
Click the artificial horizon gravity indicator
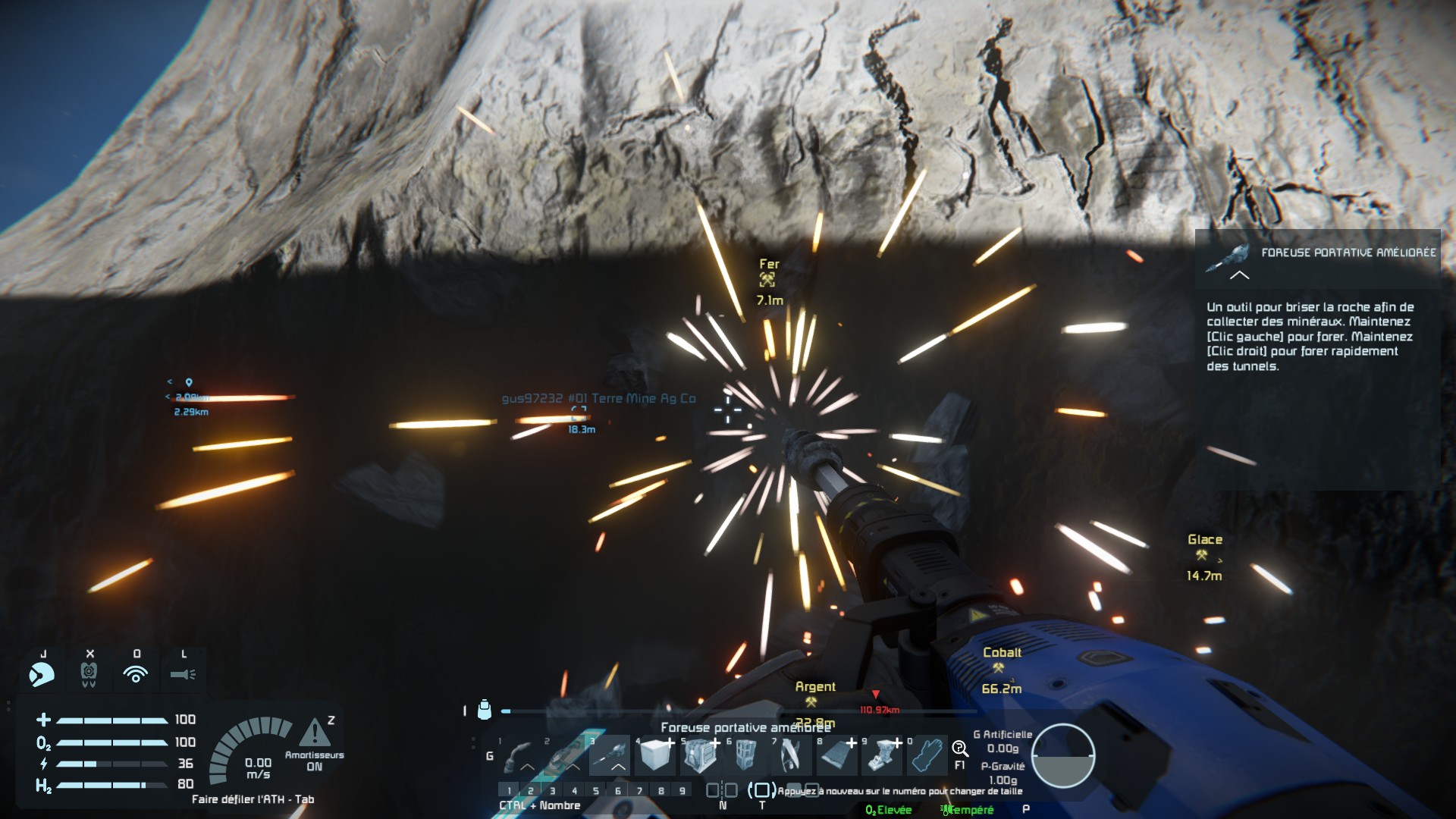click(1063, 756)
